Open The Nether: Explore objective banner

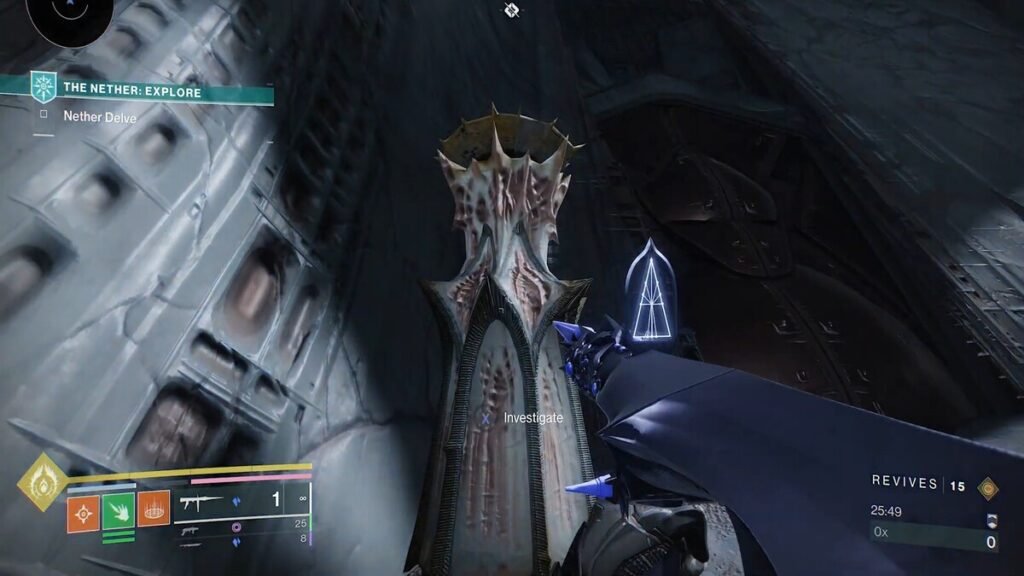pyautogui.click(x=137, y=91)
